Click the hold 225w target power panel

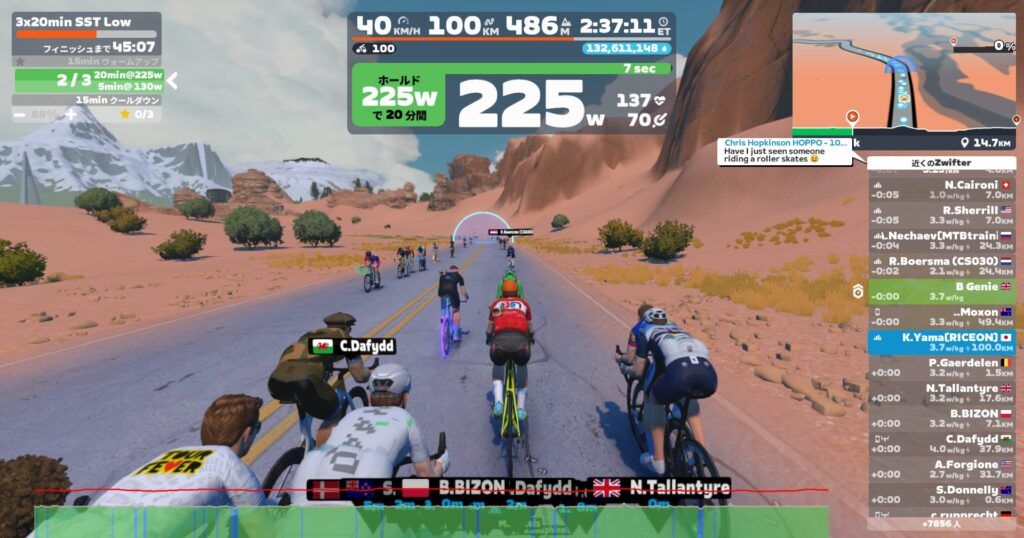tap(400, 101)
